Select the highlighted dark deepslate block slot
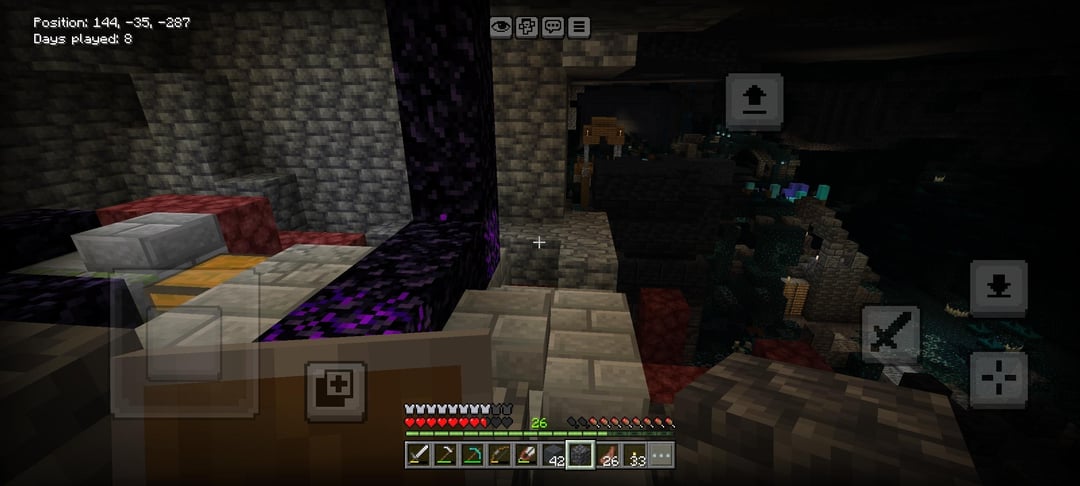Screen dimensions: 1080x486 click(x=581, y=455)
